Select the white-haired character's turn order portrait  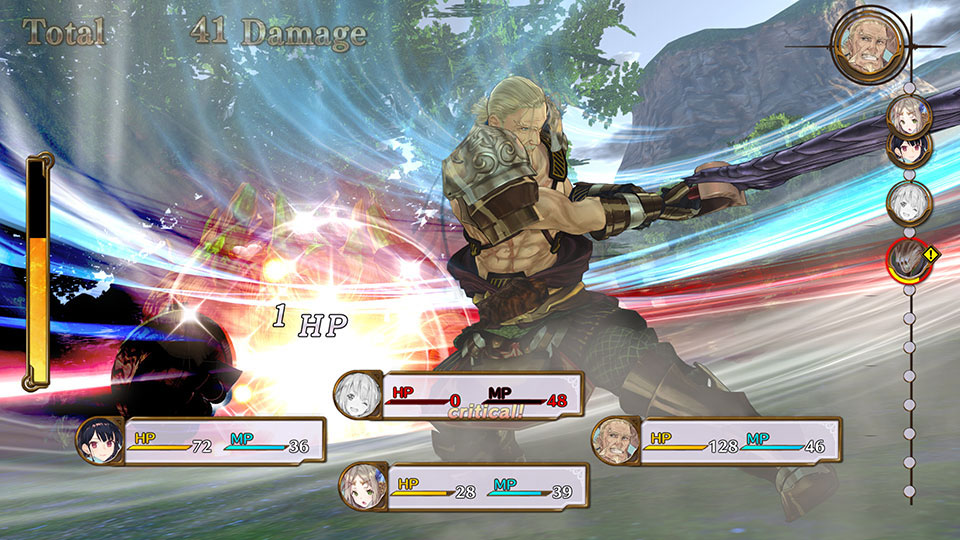[x=910, y=201]
